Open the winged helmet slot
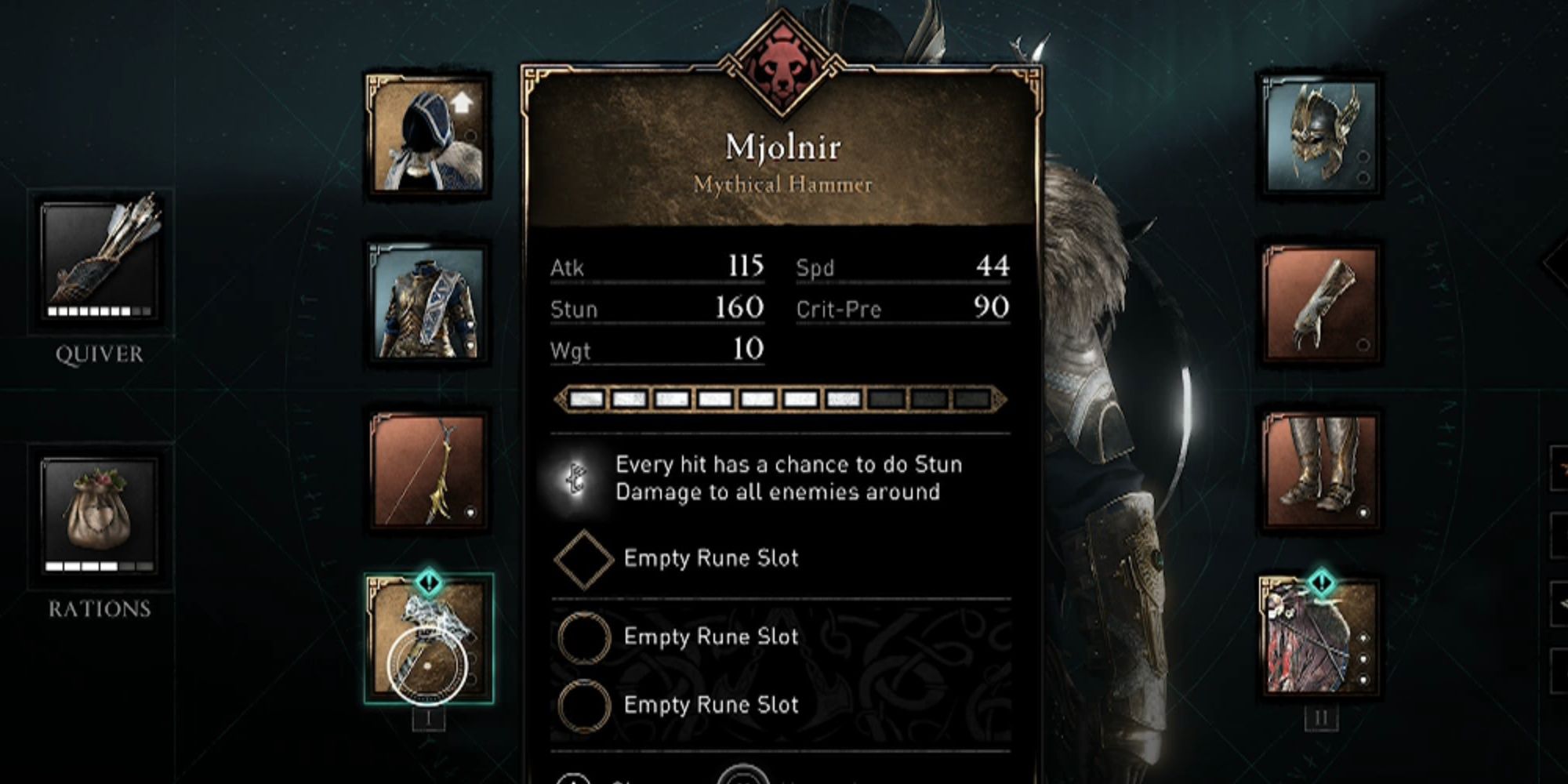Screen dimensions: 1568x784 click(1320, 135)
